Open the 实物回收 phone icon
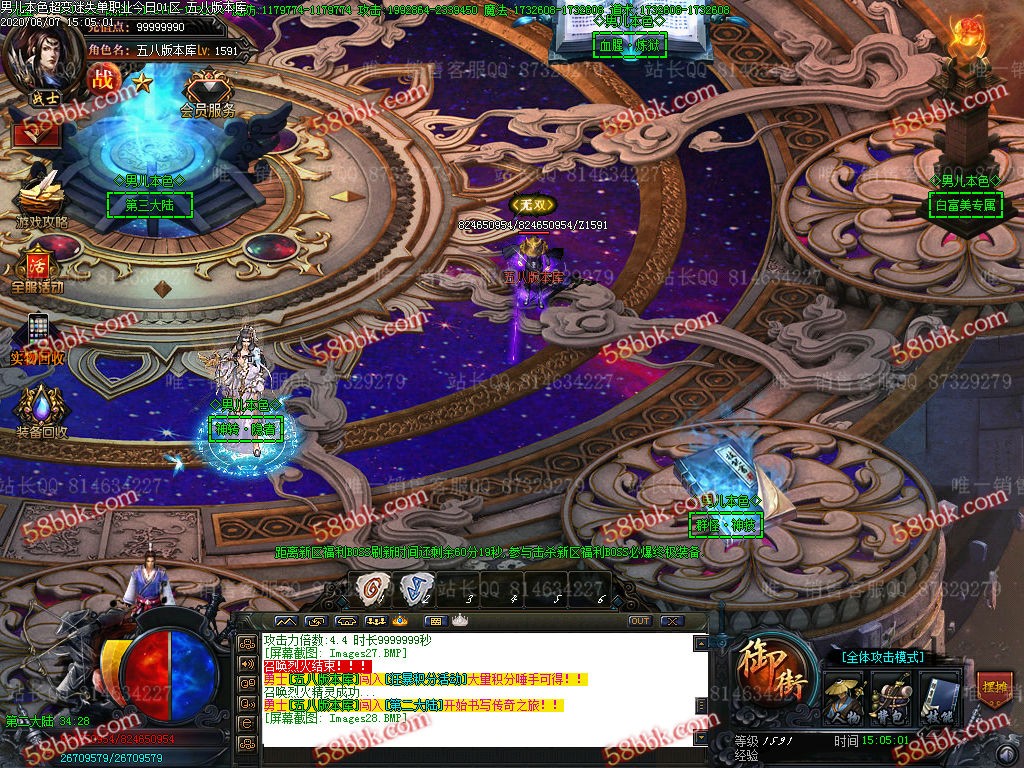The height and width of the screenshot is (768, 1024). coord(38,335)
